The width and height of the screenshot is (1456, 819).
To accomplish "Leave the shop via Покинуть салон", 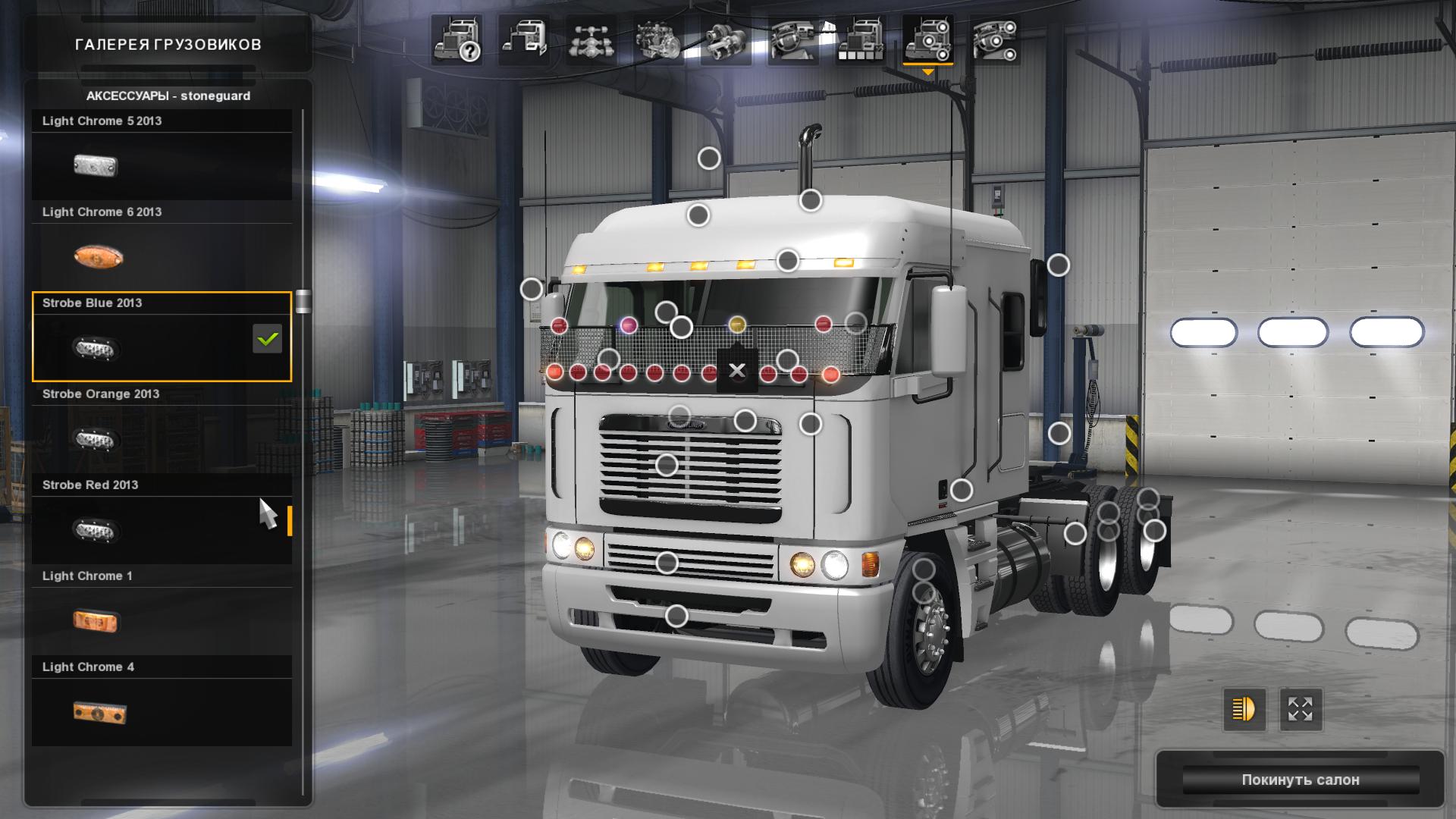I will [1300, 780].
